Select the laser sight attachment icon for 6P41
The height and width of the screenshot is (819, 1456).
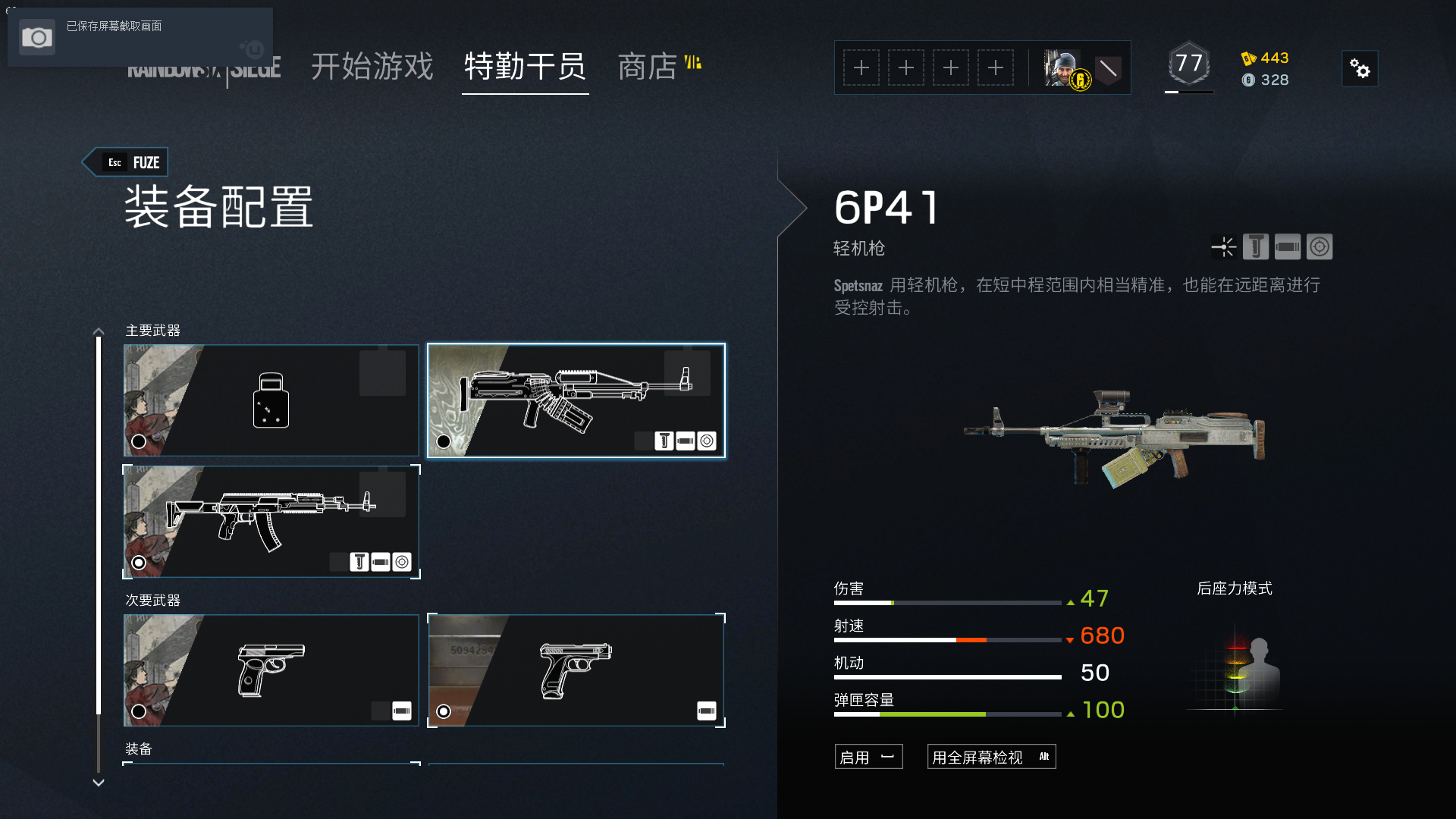[1224, 246]
